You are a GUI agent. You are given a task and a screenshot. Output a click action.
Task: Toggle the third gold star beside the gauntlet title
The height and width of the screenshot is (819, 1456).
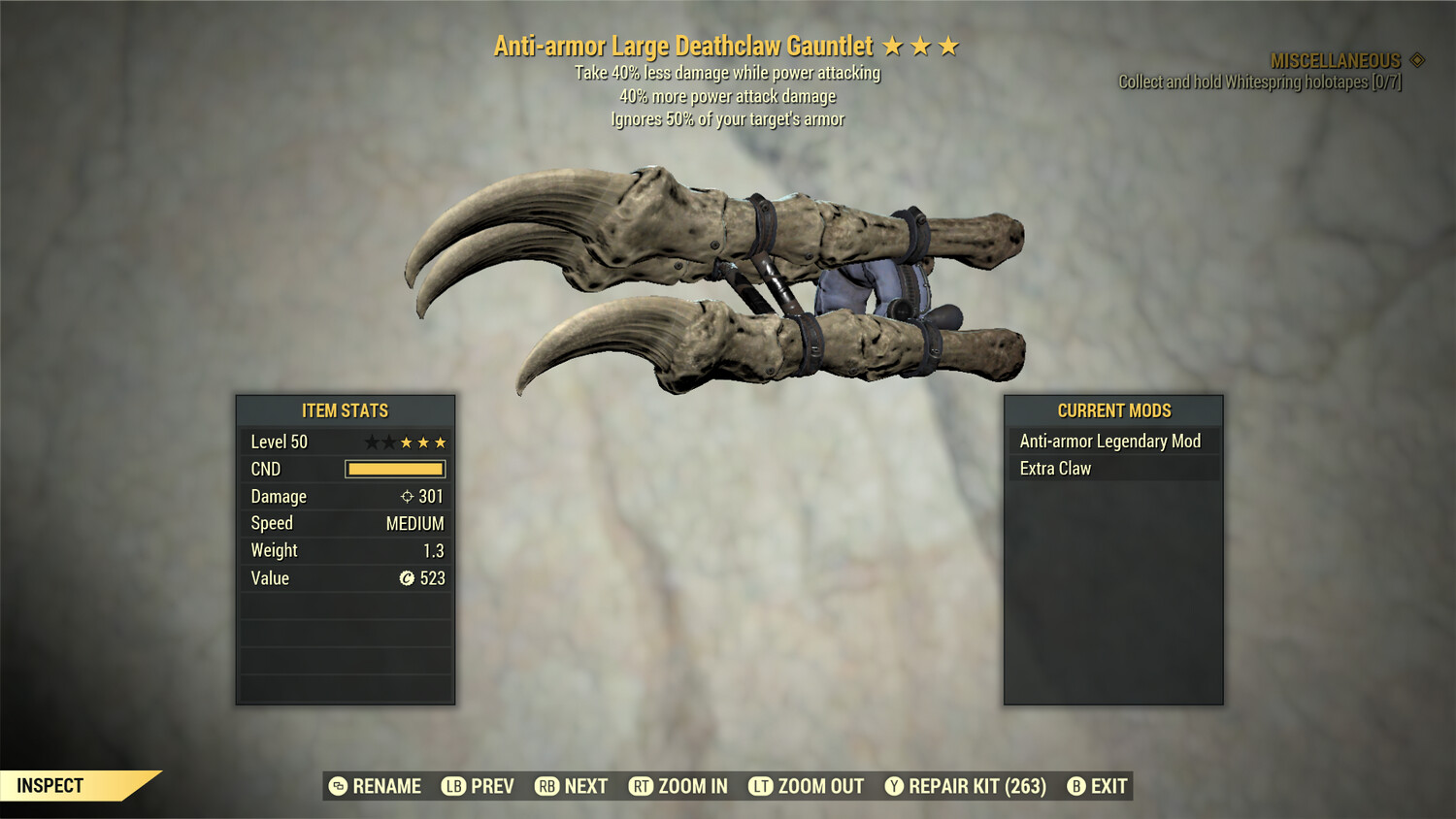949,45
